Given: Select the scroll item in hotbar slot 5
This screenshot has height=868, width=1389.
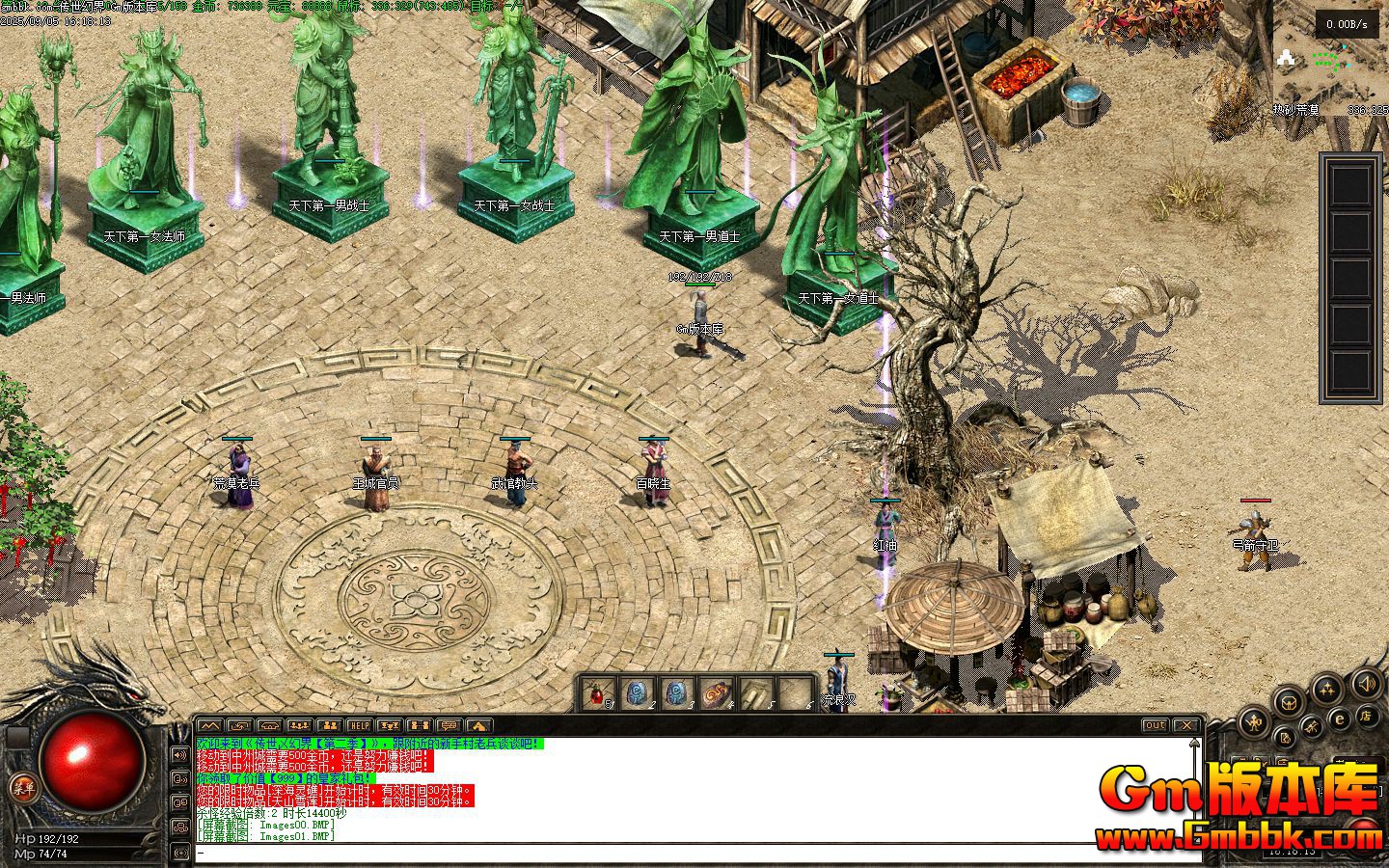Looking at the screenshot, I should coord(755,693).
